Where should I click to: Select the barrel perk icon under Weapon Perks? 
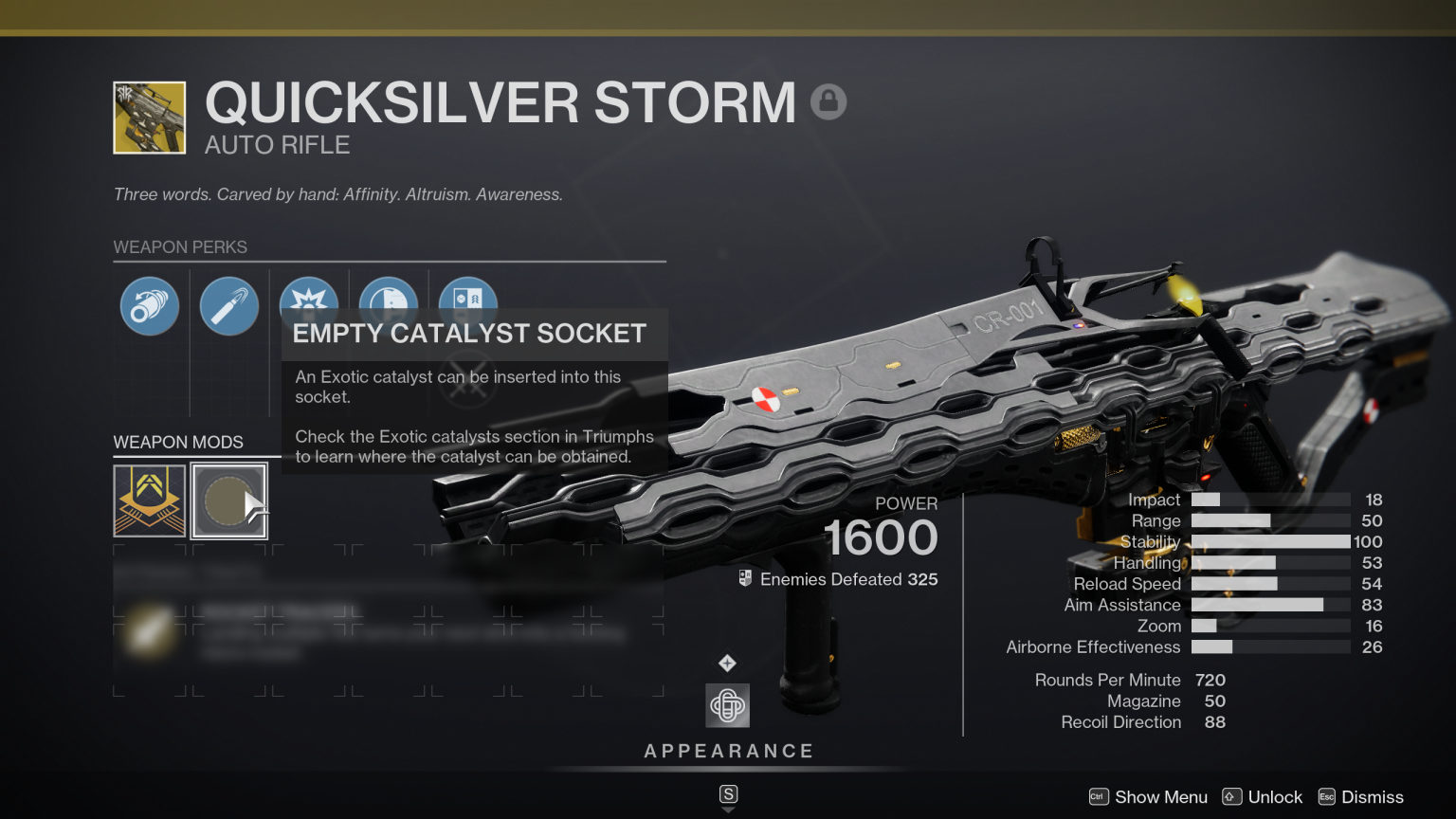click(x=149, y=305)
